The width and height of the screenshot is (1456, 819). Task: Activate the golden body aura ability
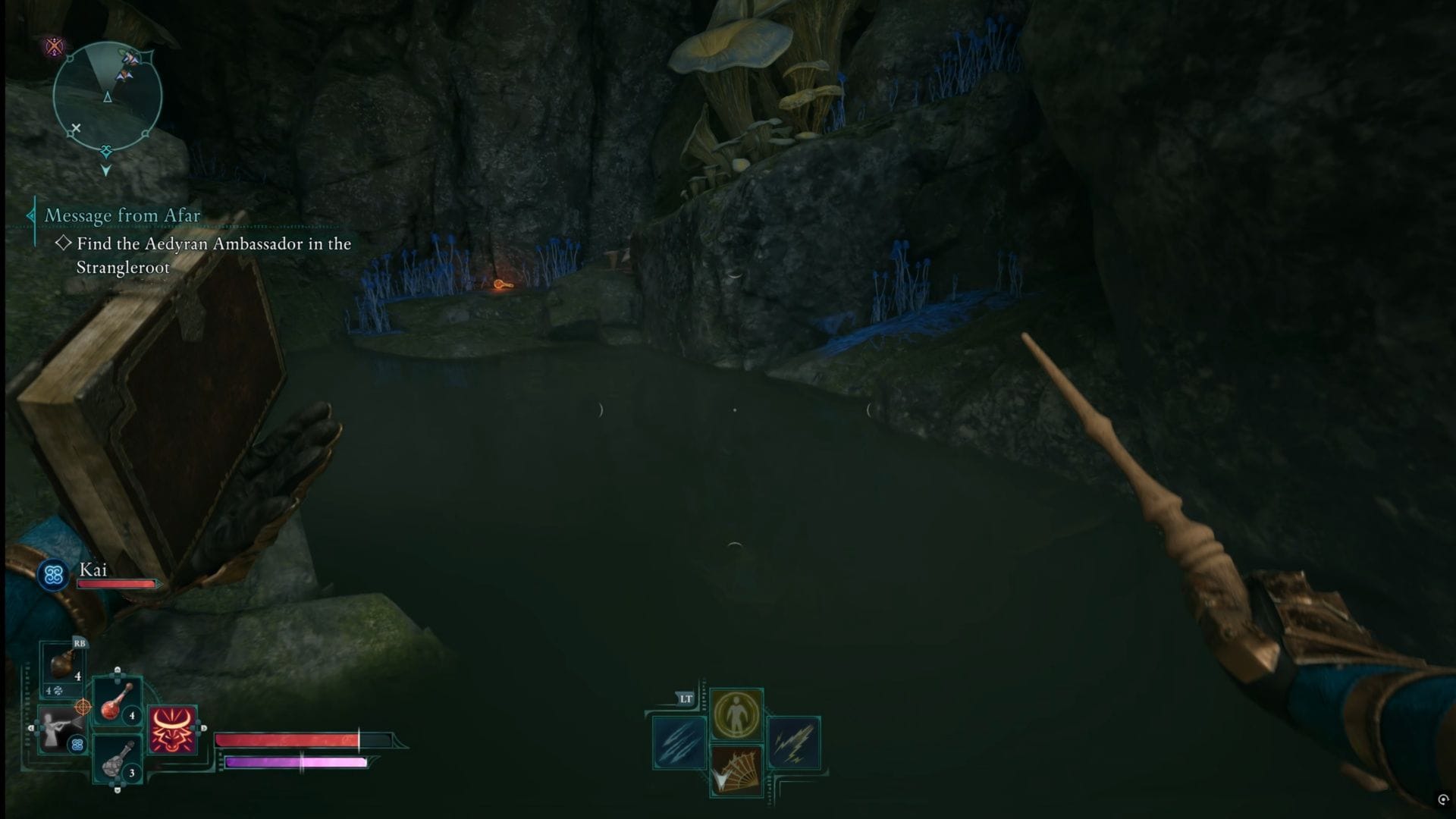pyautogui.click(x=736, y=714)
